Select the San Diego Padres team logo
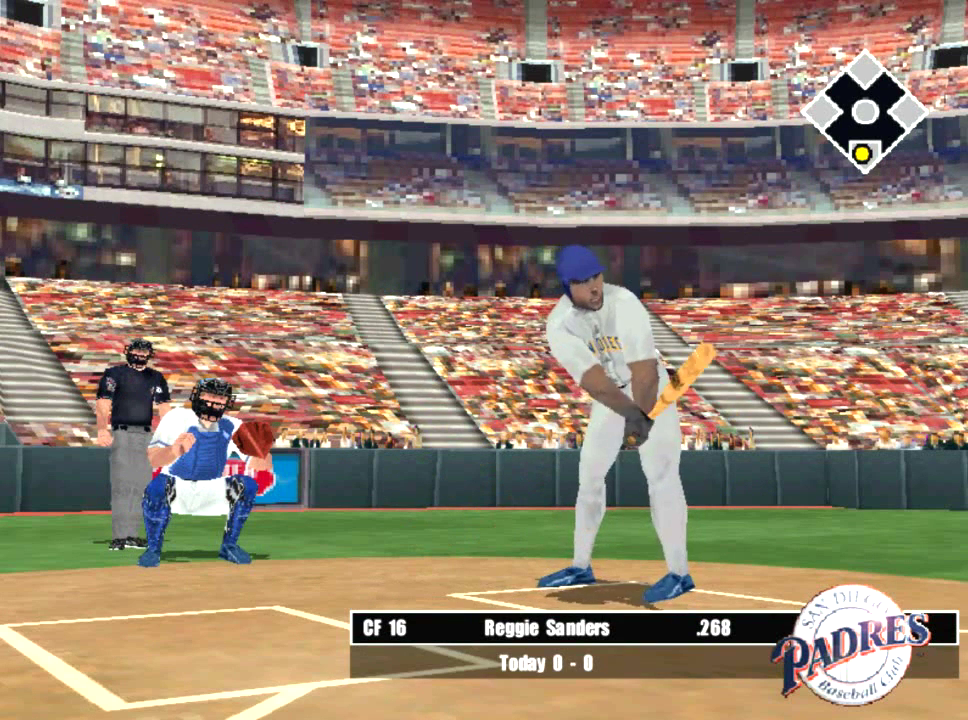Screen dimensions: 968x720 851,645
